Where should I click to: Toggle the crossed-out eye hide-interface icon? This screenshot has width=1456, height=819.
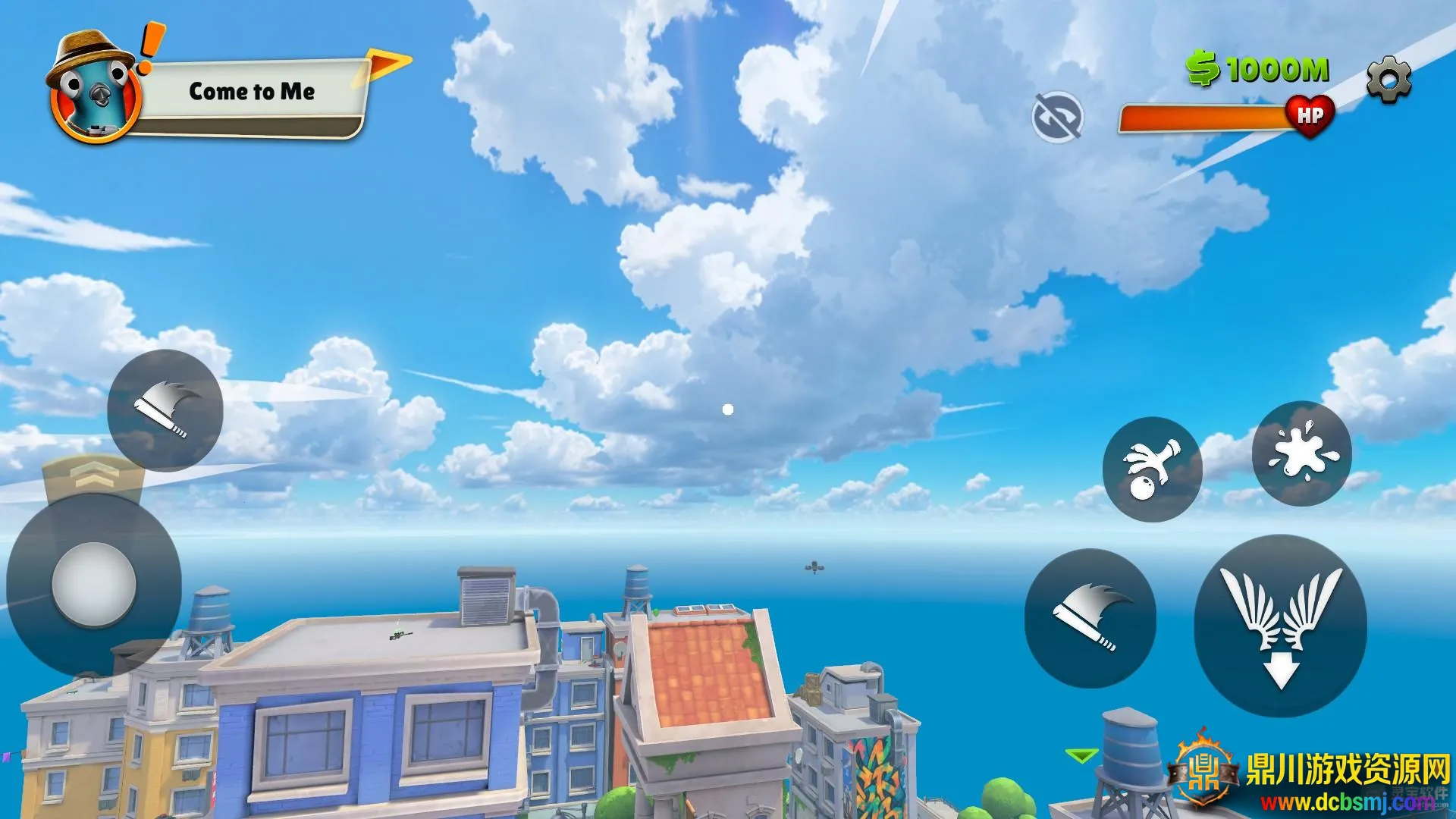click(x=1057, y=117)
